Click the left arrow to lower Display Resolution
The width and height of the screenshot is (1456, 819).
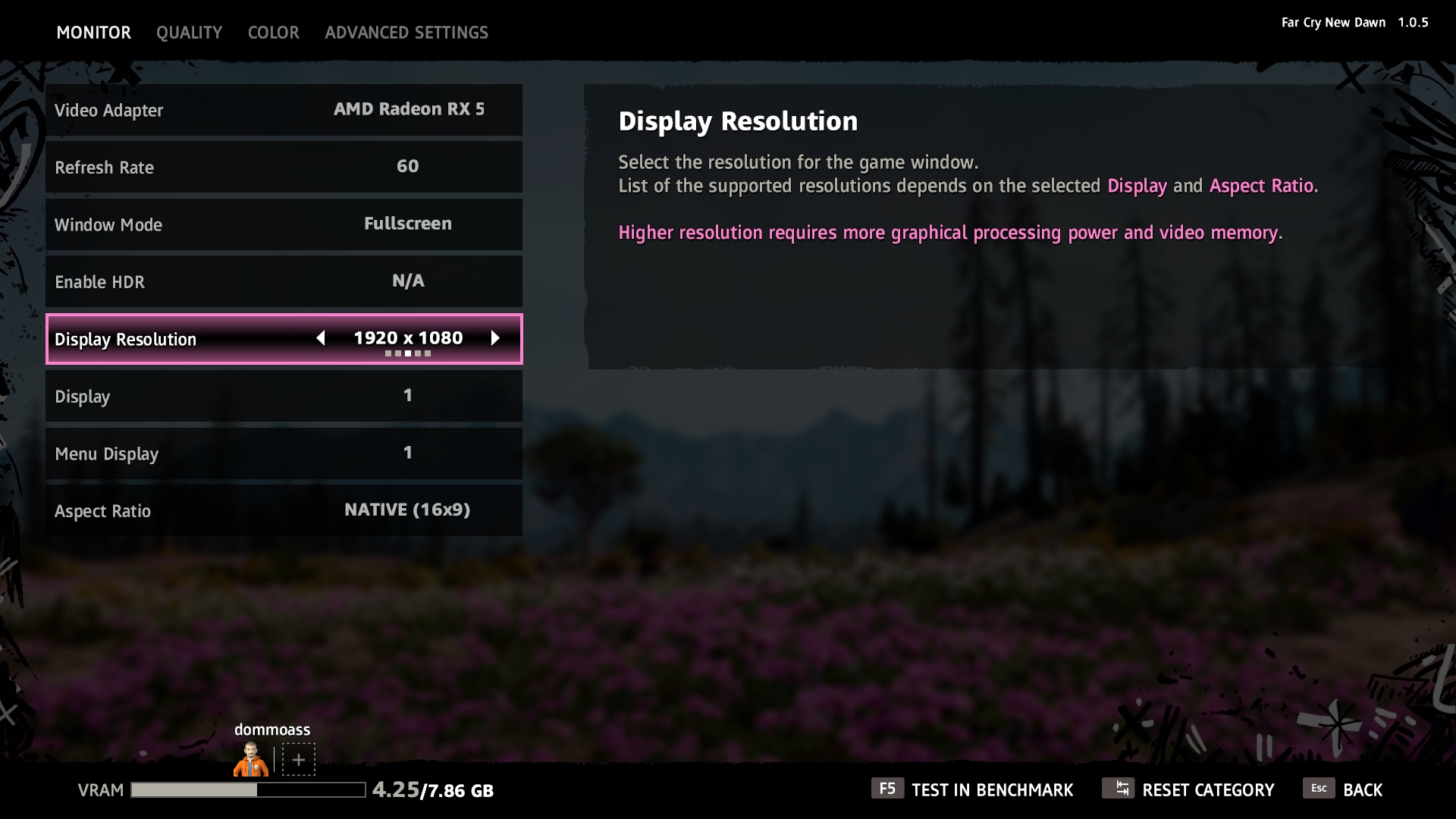[321, 338]
